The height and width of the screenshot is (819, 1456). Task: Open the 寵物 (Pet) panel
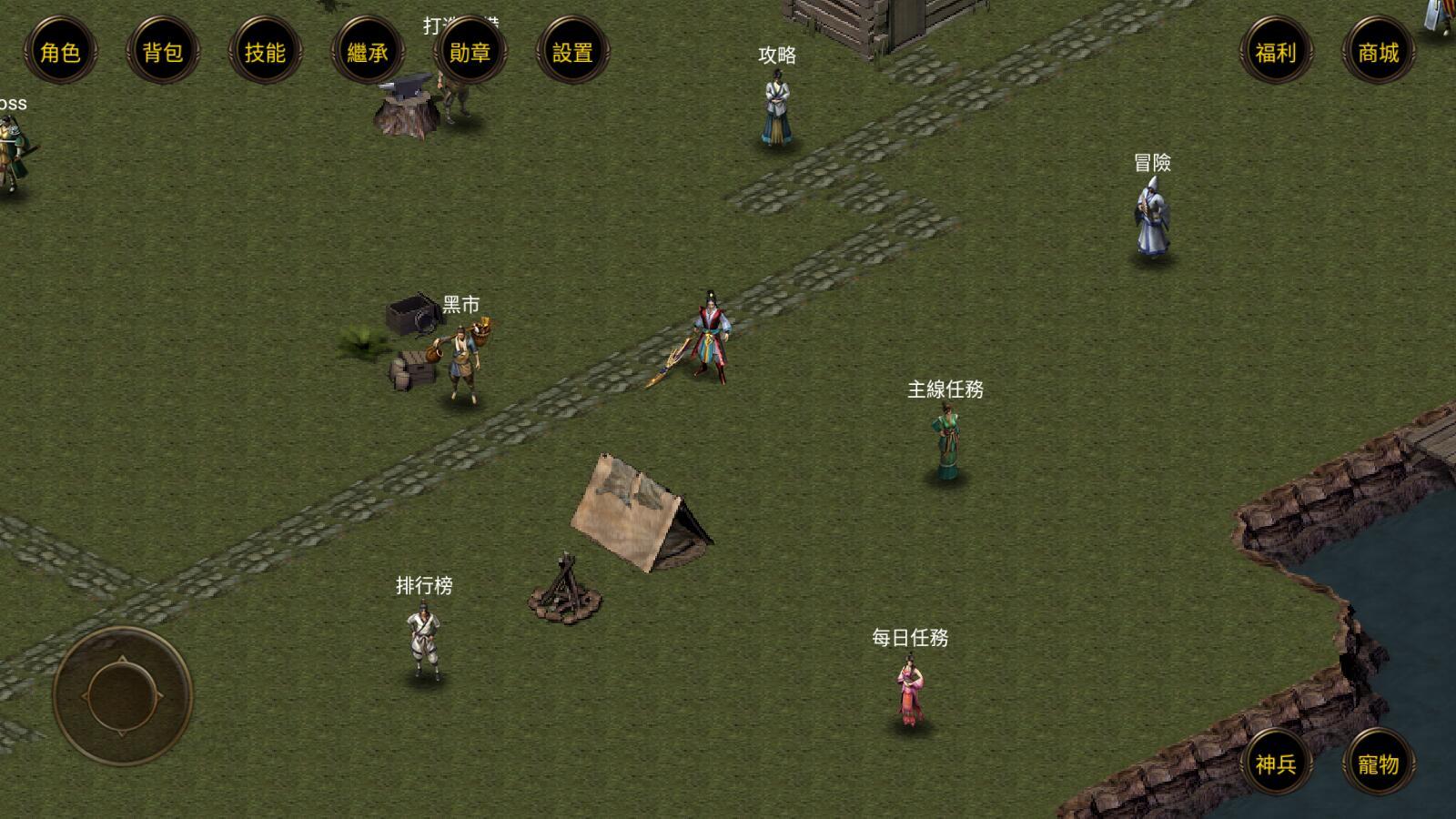click(x=1379, y=765)
